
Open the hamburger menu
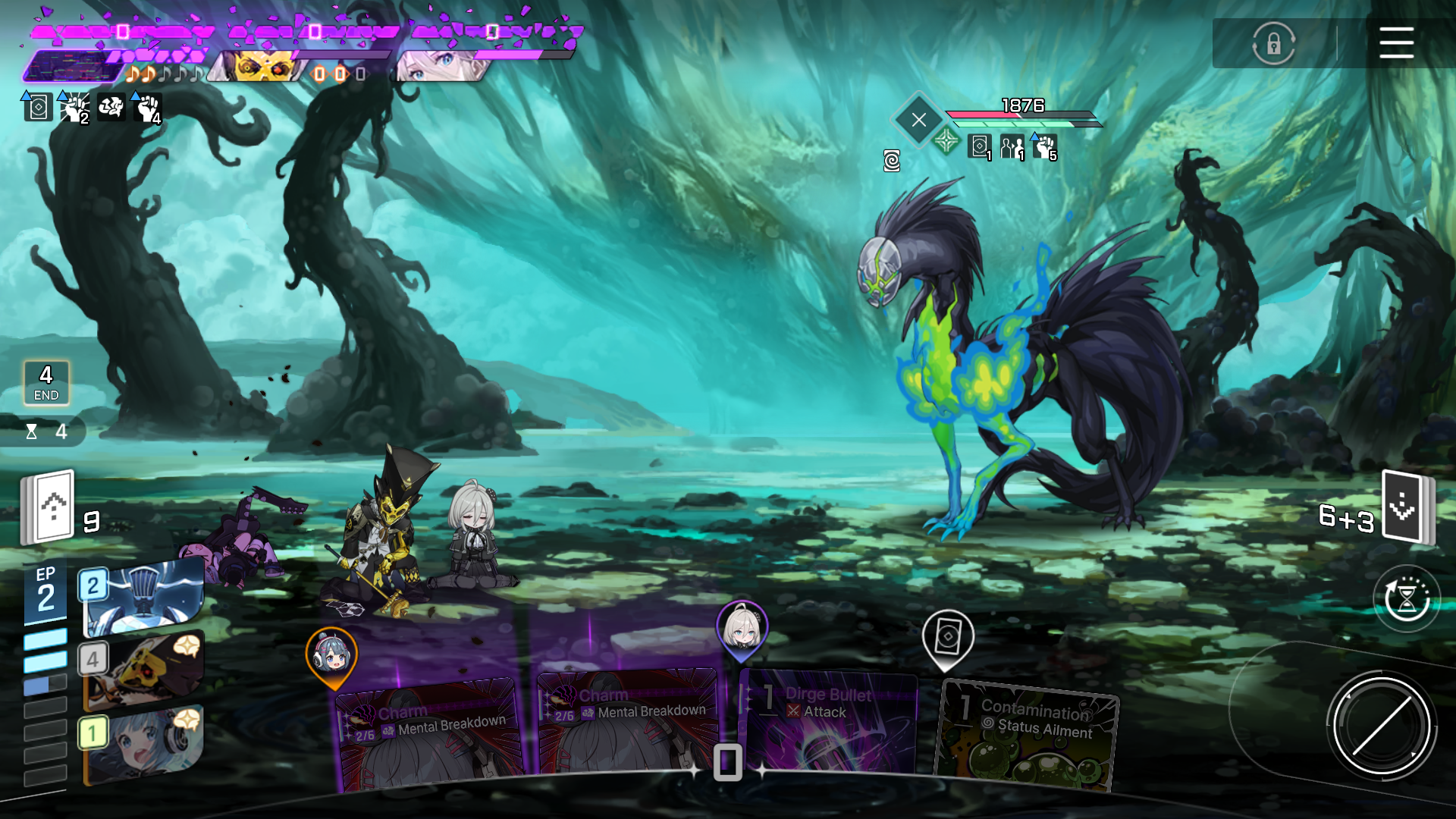click(1396, 42)
